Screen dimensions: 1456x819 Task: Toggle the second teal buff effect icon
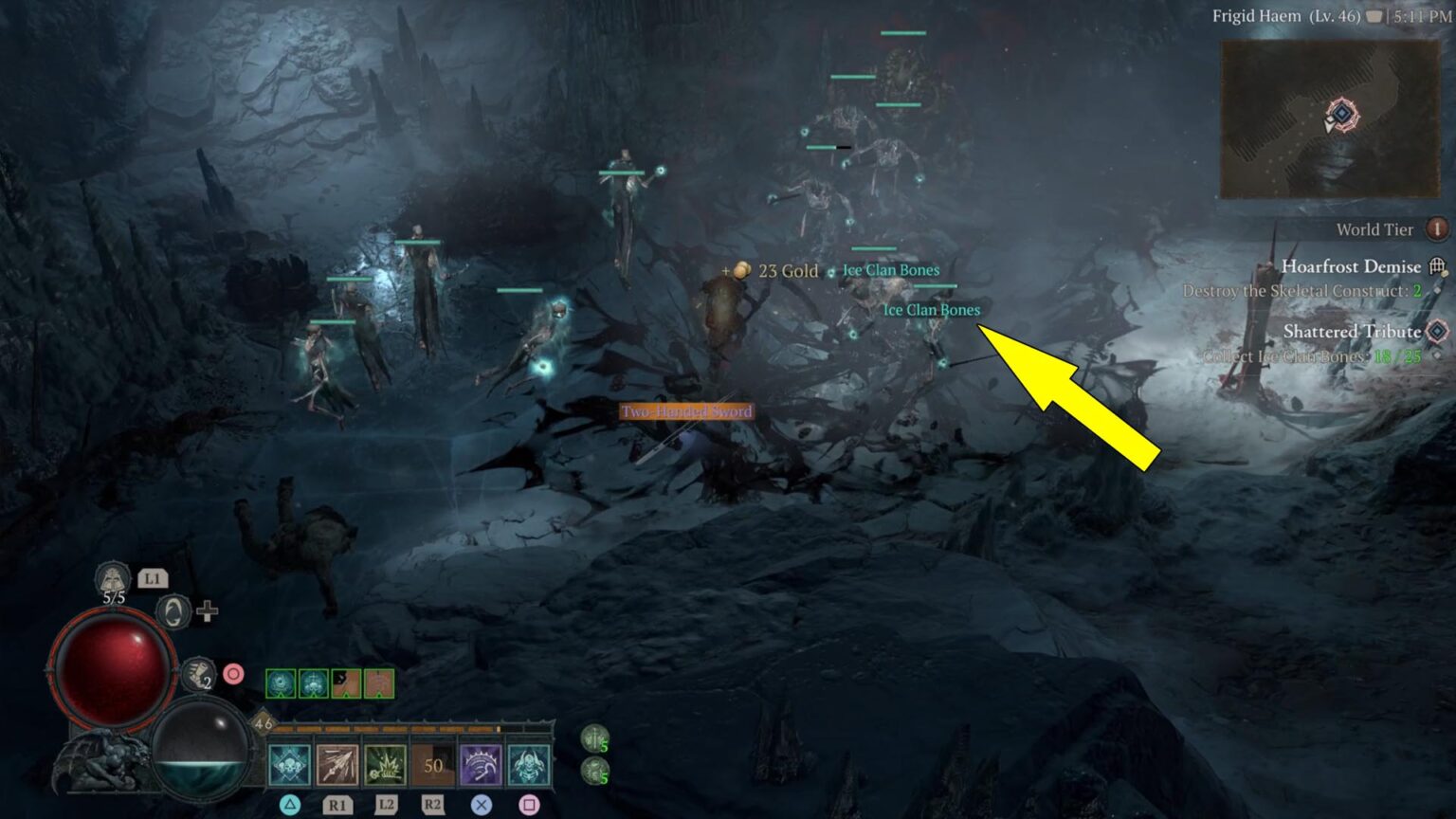(313, 683)
